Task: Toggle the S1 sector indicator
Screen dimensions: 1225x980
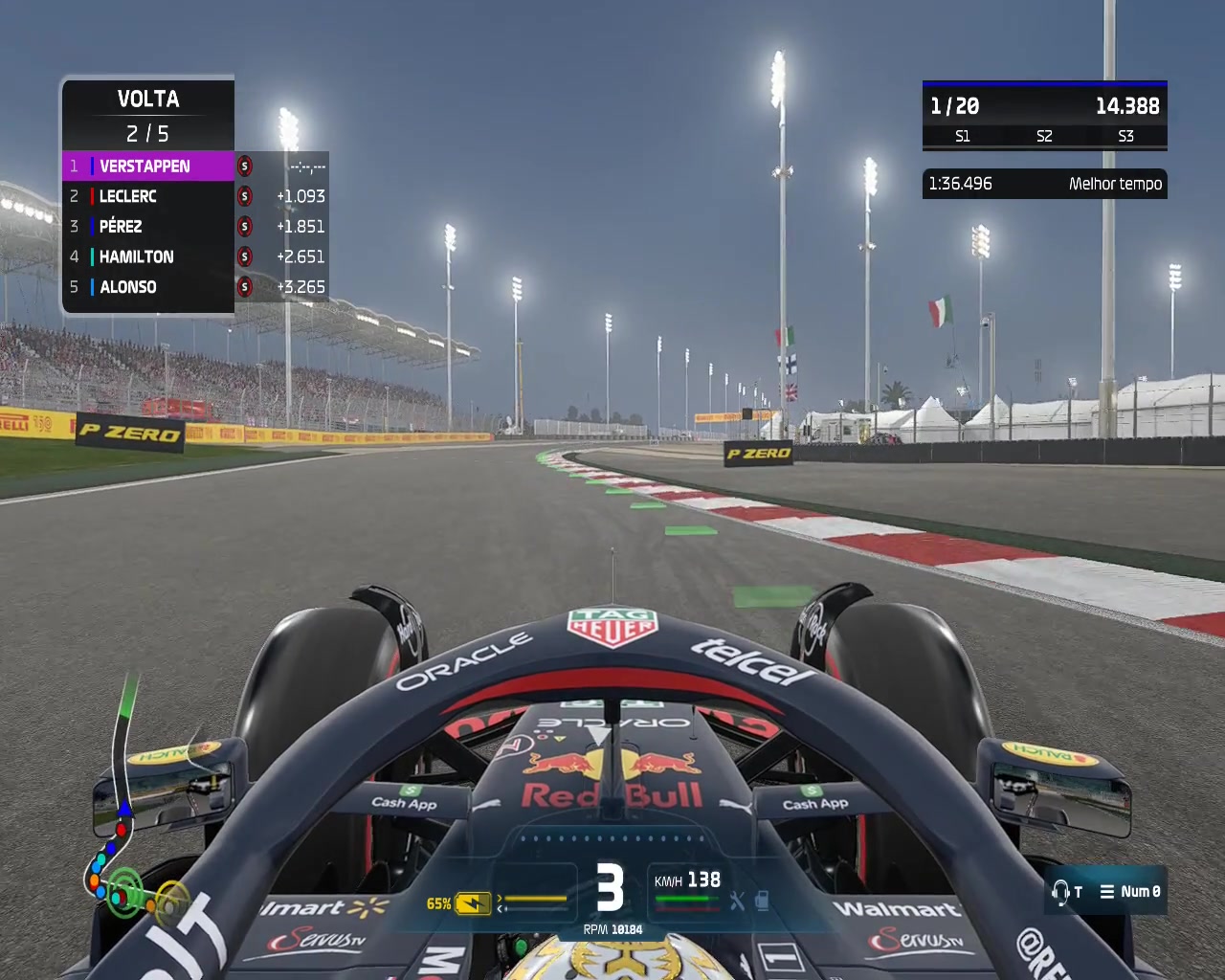Action: click(962, 137)
